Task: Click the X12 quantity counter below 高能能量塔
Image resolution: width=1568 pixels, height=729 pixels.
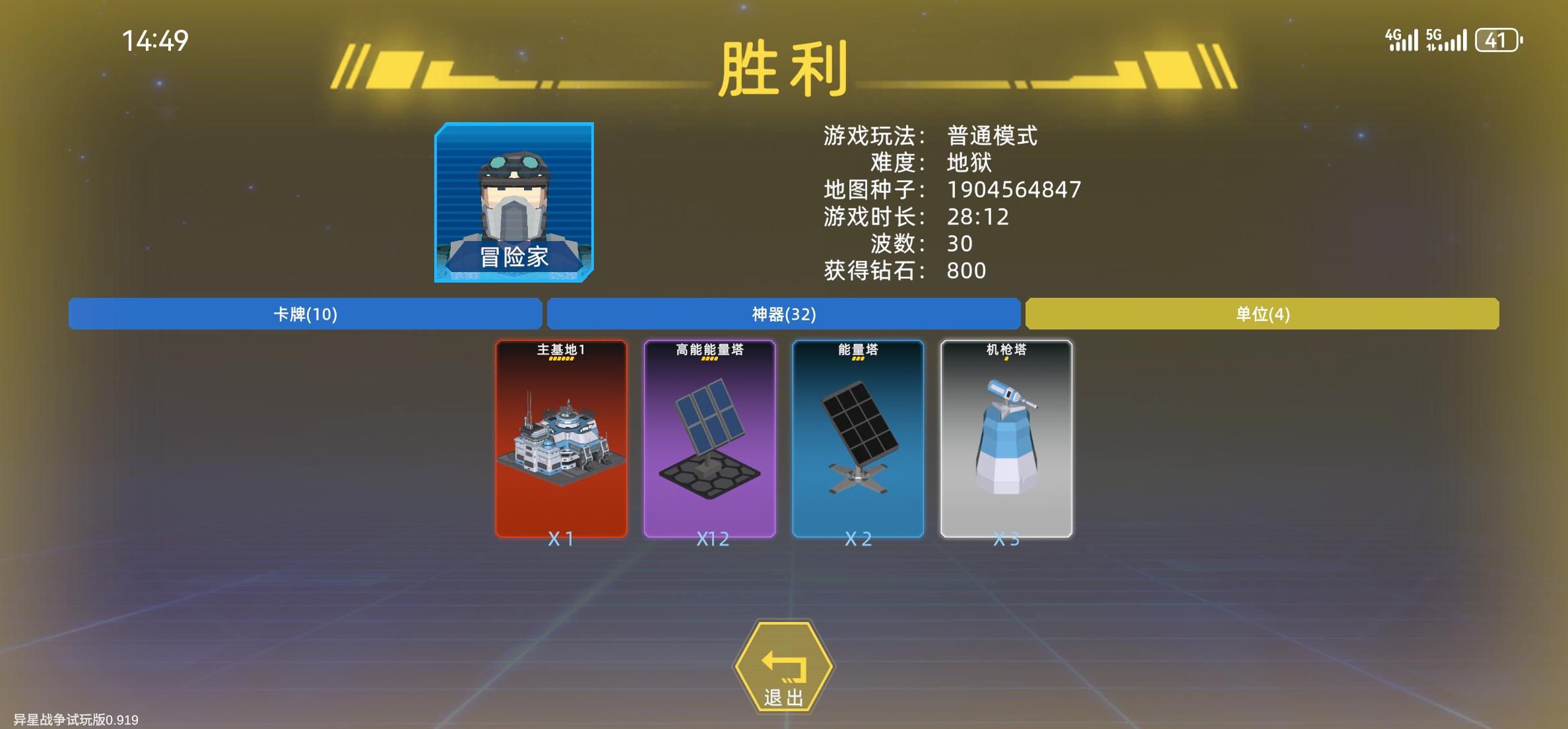Action: click(x=711, y=539)
